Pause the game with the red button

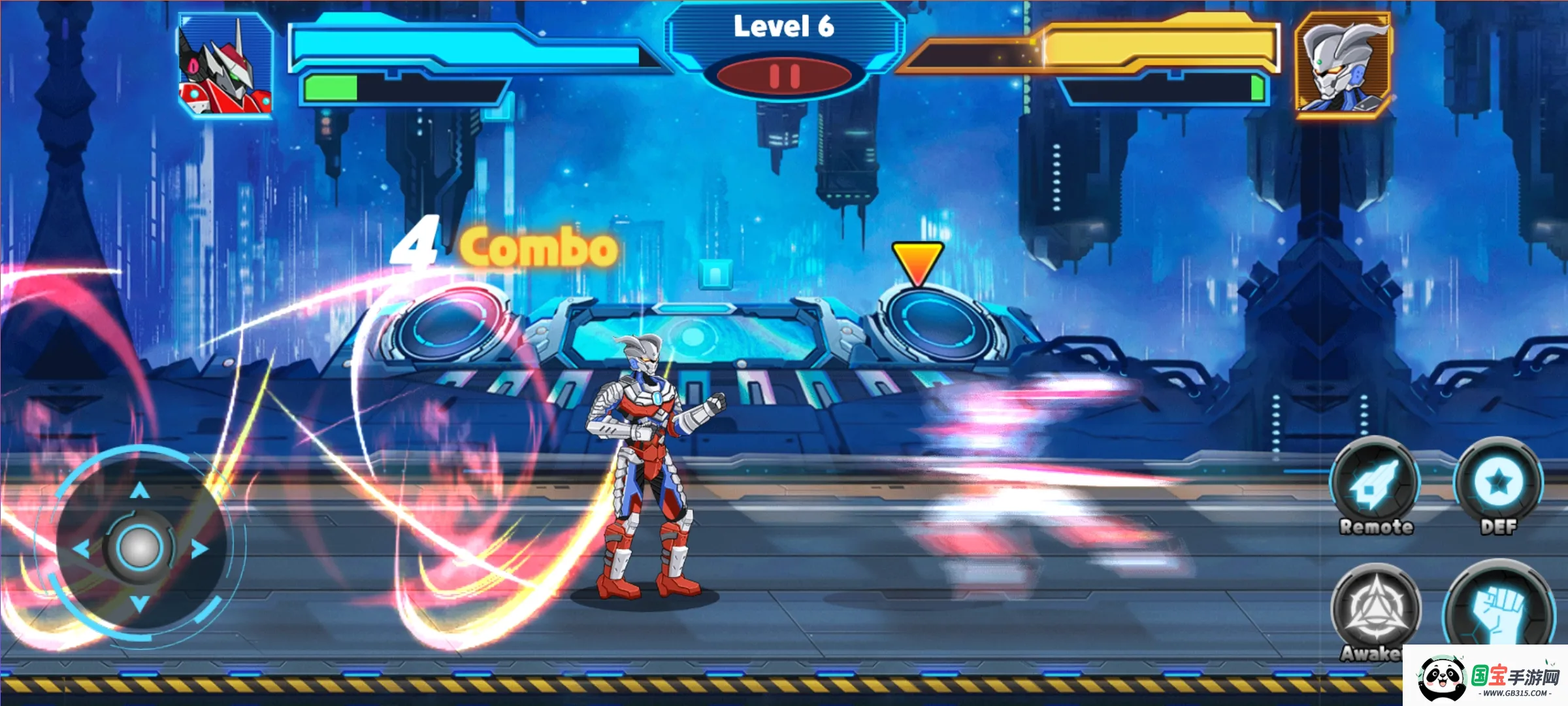click(784, 76)
